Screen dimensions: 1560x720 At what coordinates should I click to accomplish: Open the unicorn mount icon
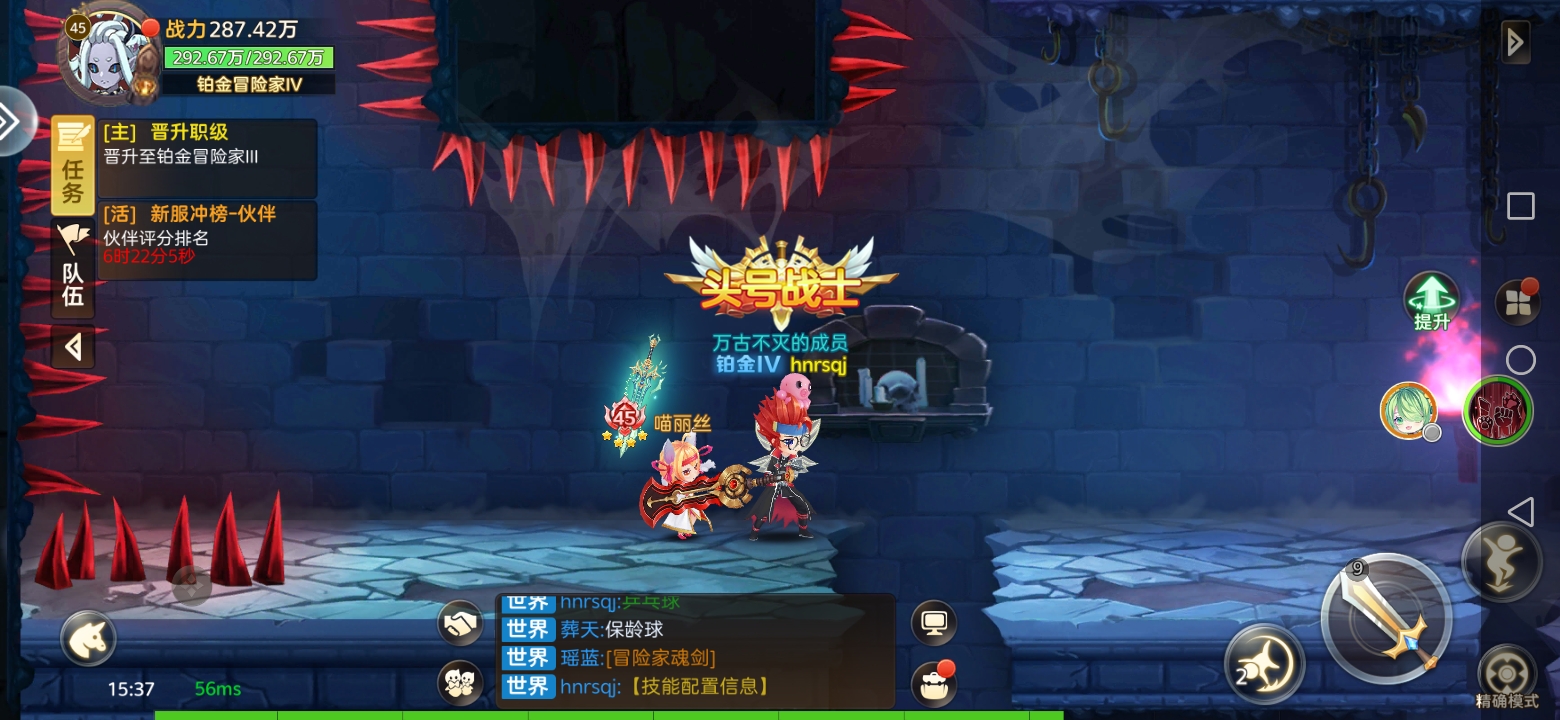tap(89, 638)
